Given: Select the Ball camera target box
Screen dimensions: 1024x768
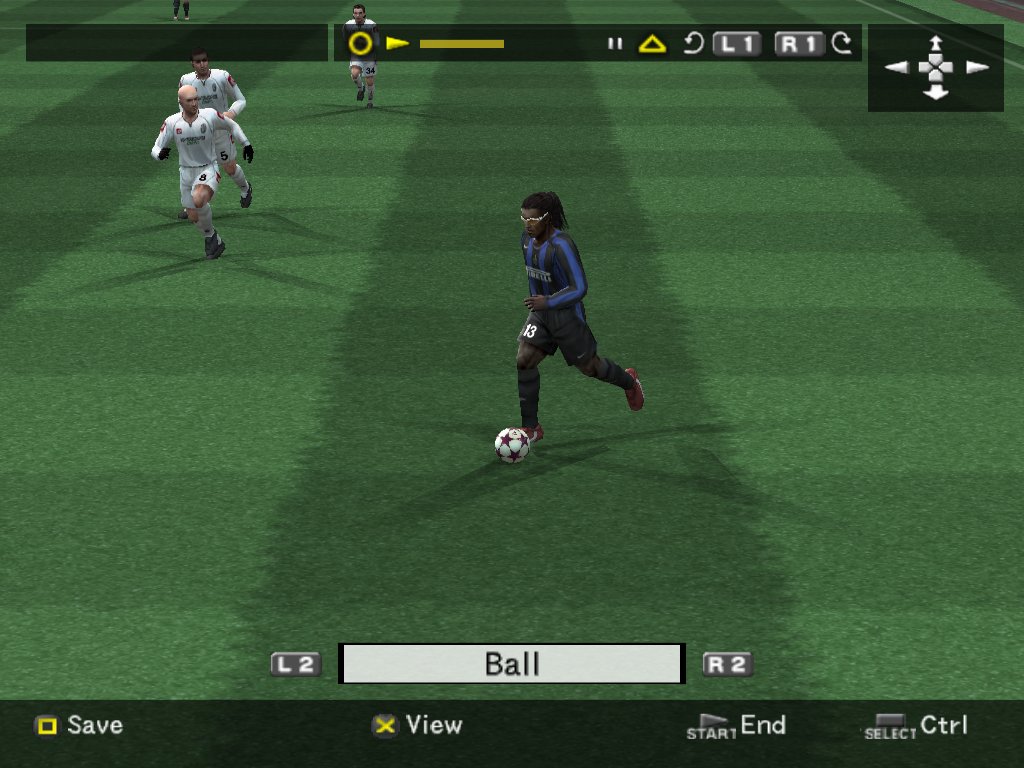Looking at the screenshot, I should tap(511, 664).
